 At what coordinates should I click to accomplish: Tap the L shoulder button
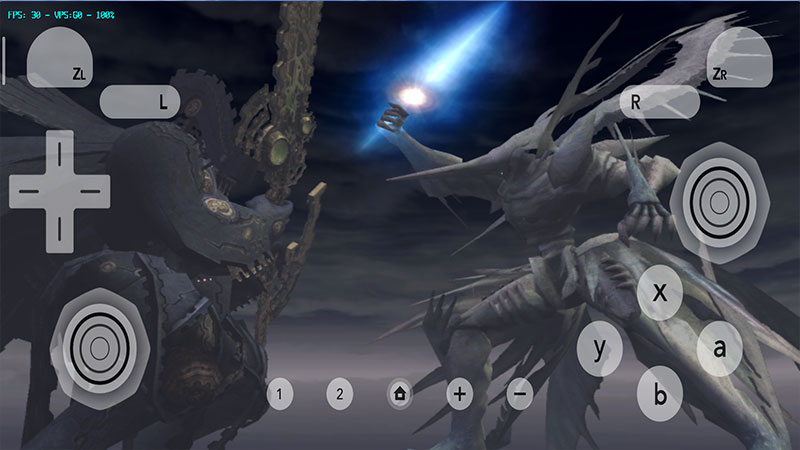139,100
